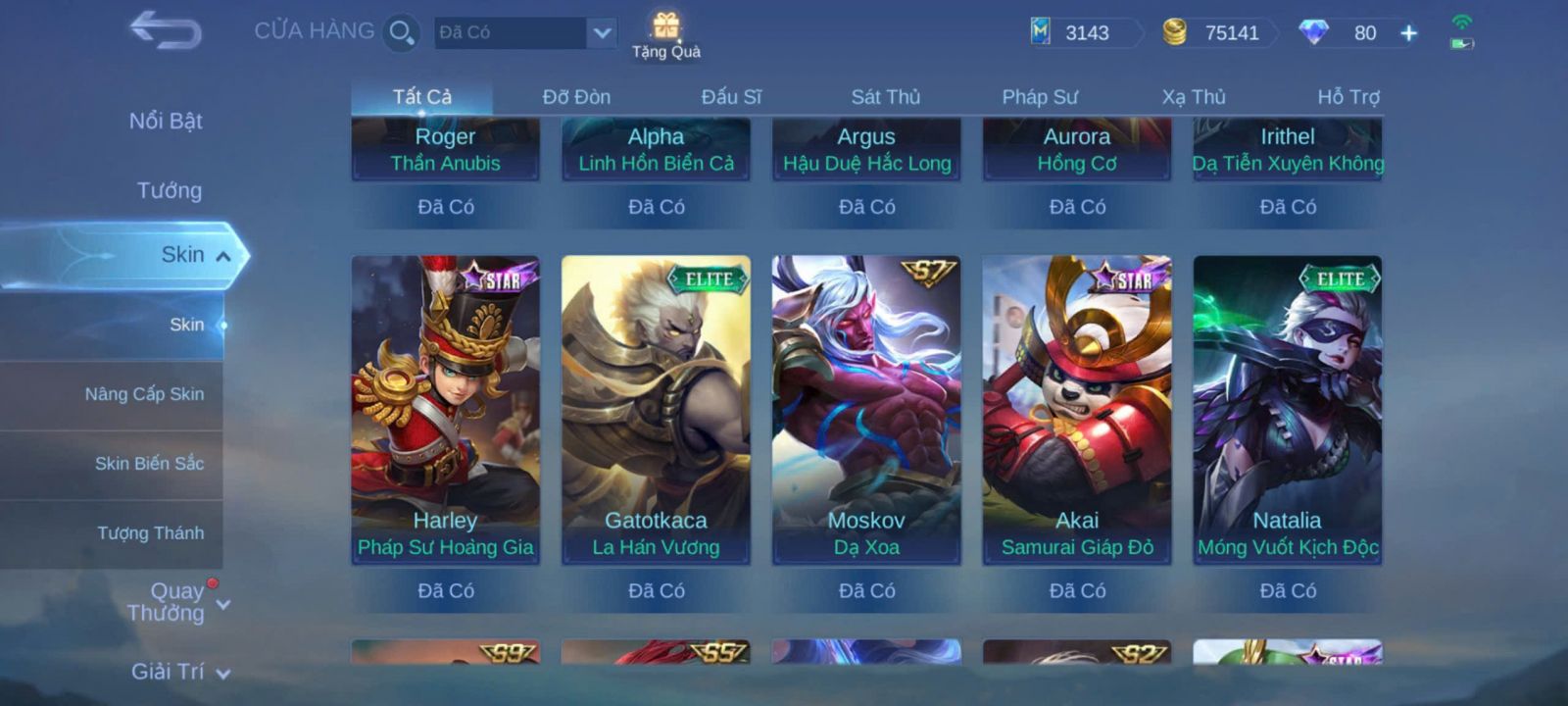Image resolution: width=1568 pixels, height=706 pixels.
Task: Select the Sát Thủ category tab
Action: [885, 97]
